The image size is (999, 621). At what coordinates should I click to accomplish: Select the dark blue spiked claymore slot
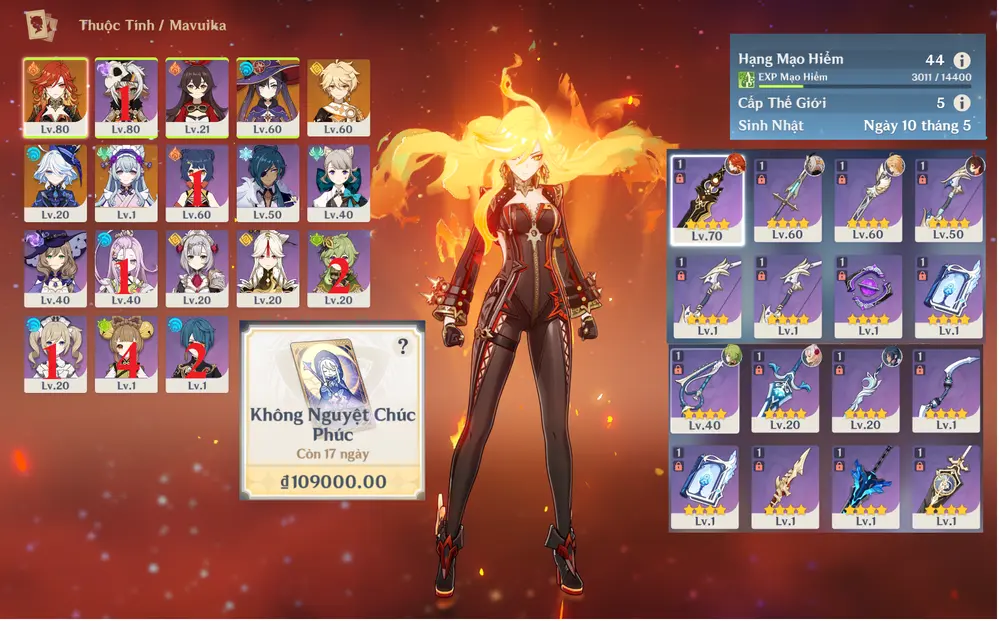[867, 487]
